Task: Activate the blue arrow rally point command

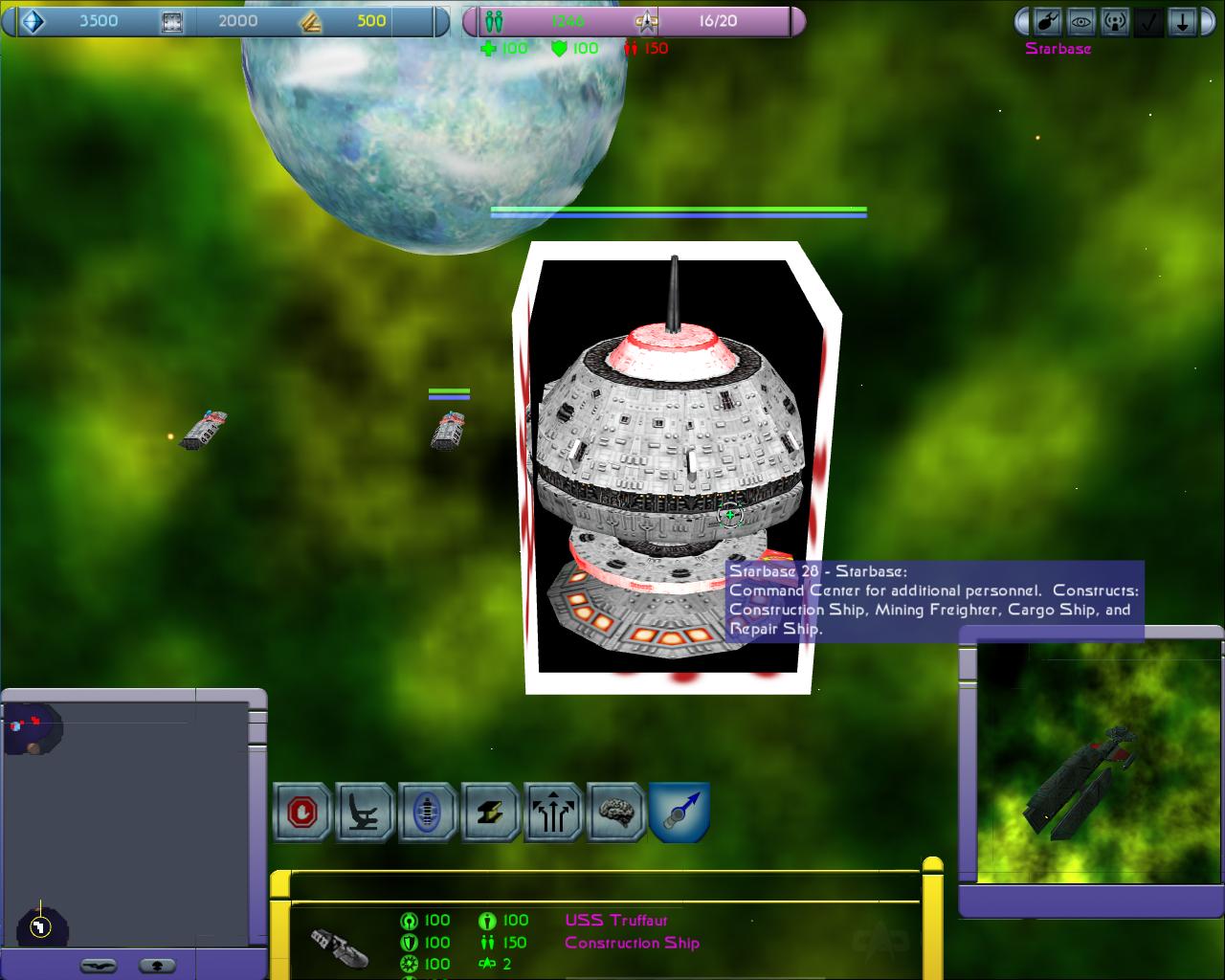Action: [x=679, y=813]
